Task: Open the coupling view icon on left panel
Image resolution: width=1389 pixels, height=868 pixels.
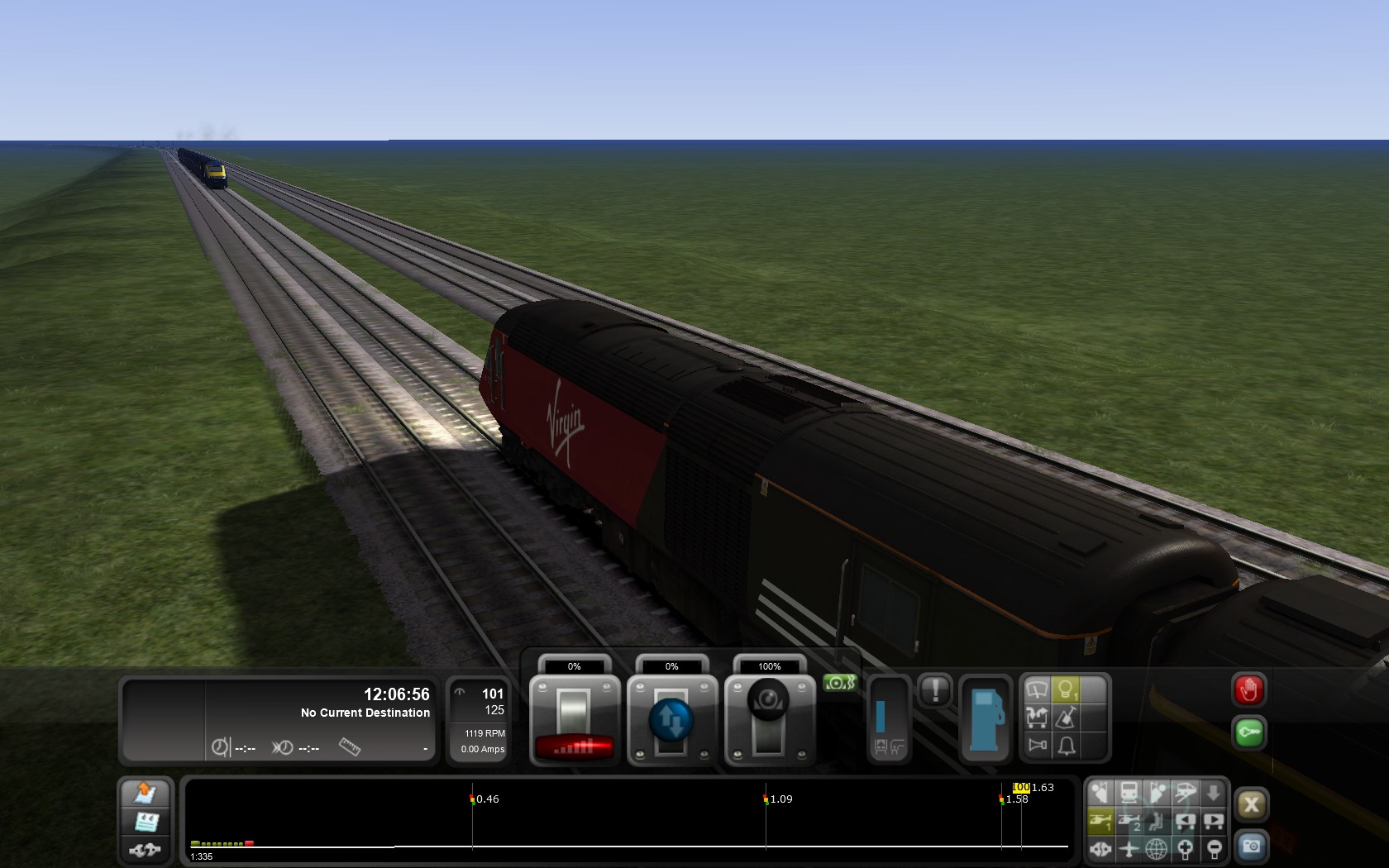Action: click(146, 849)
